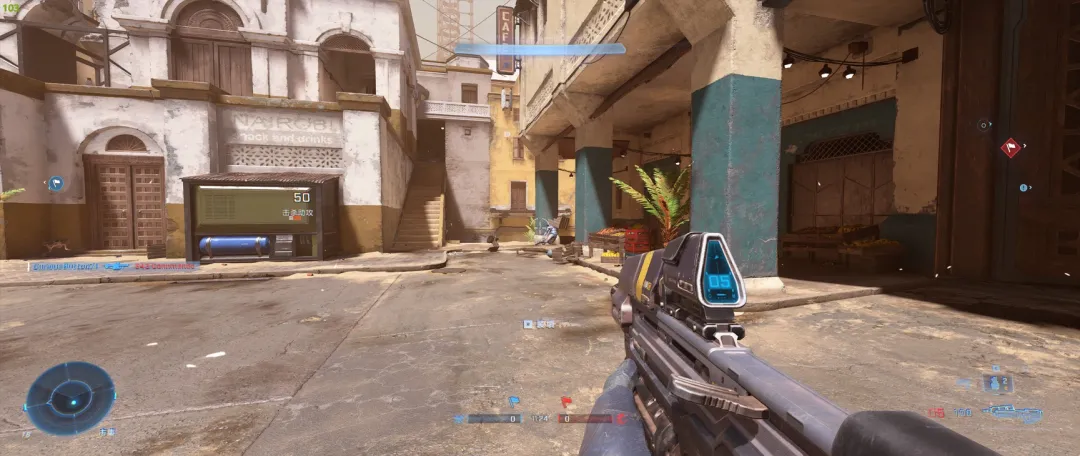Click the circular motion tracker radar

70,397
